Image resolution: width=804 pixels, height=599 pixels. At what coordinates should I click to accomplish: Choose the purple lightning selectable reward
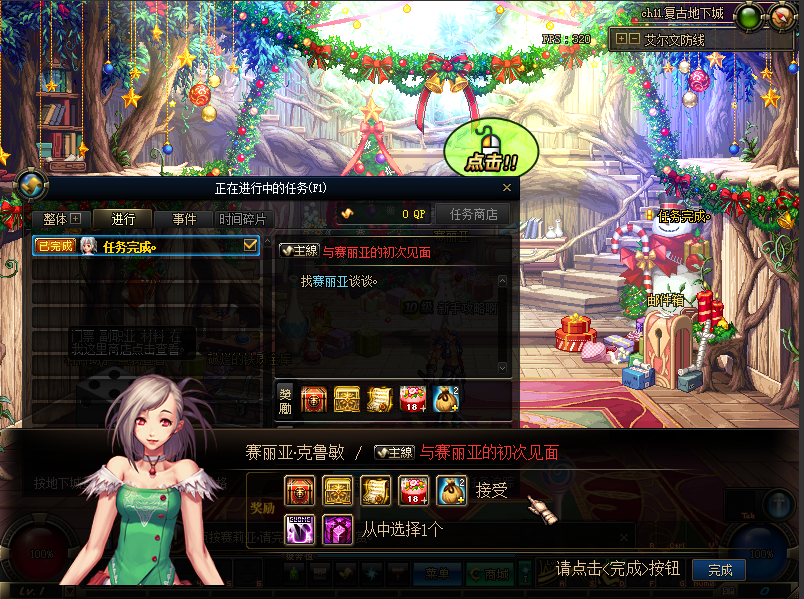[300, 528]
